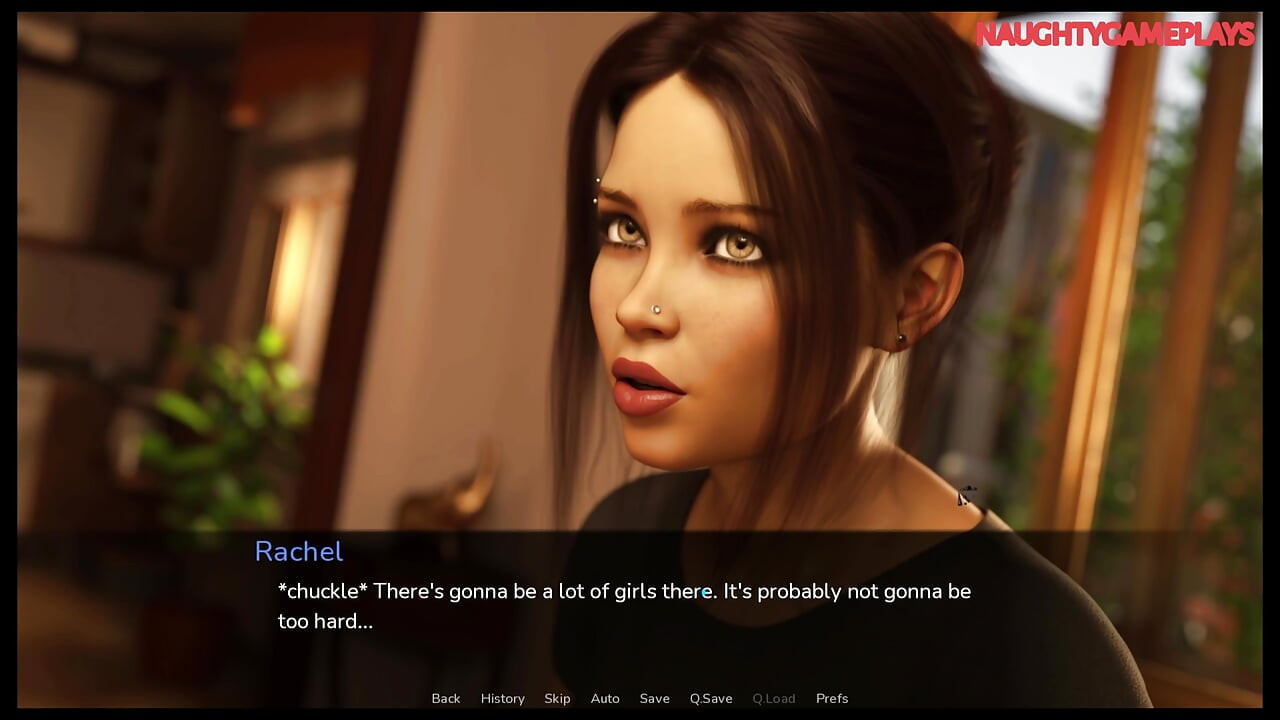Go Back to the previous dialogue line
The height and width of the screenshot is (720, 1280).
pyautogui.click(x=446, y=698)
